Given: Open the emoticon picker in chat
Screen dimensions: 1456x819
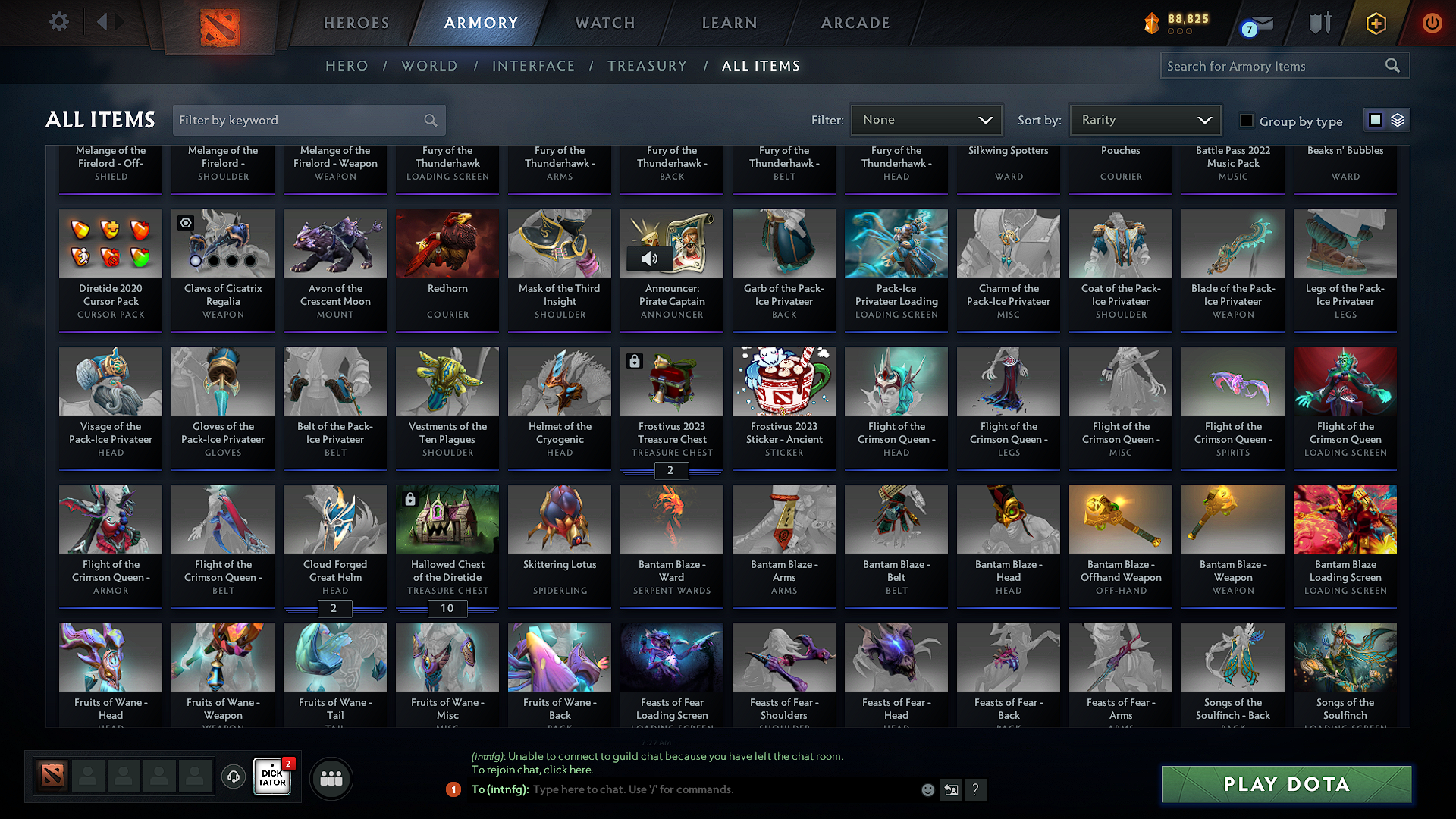Looking at the screenshot, I should 927,789.
